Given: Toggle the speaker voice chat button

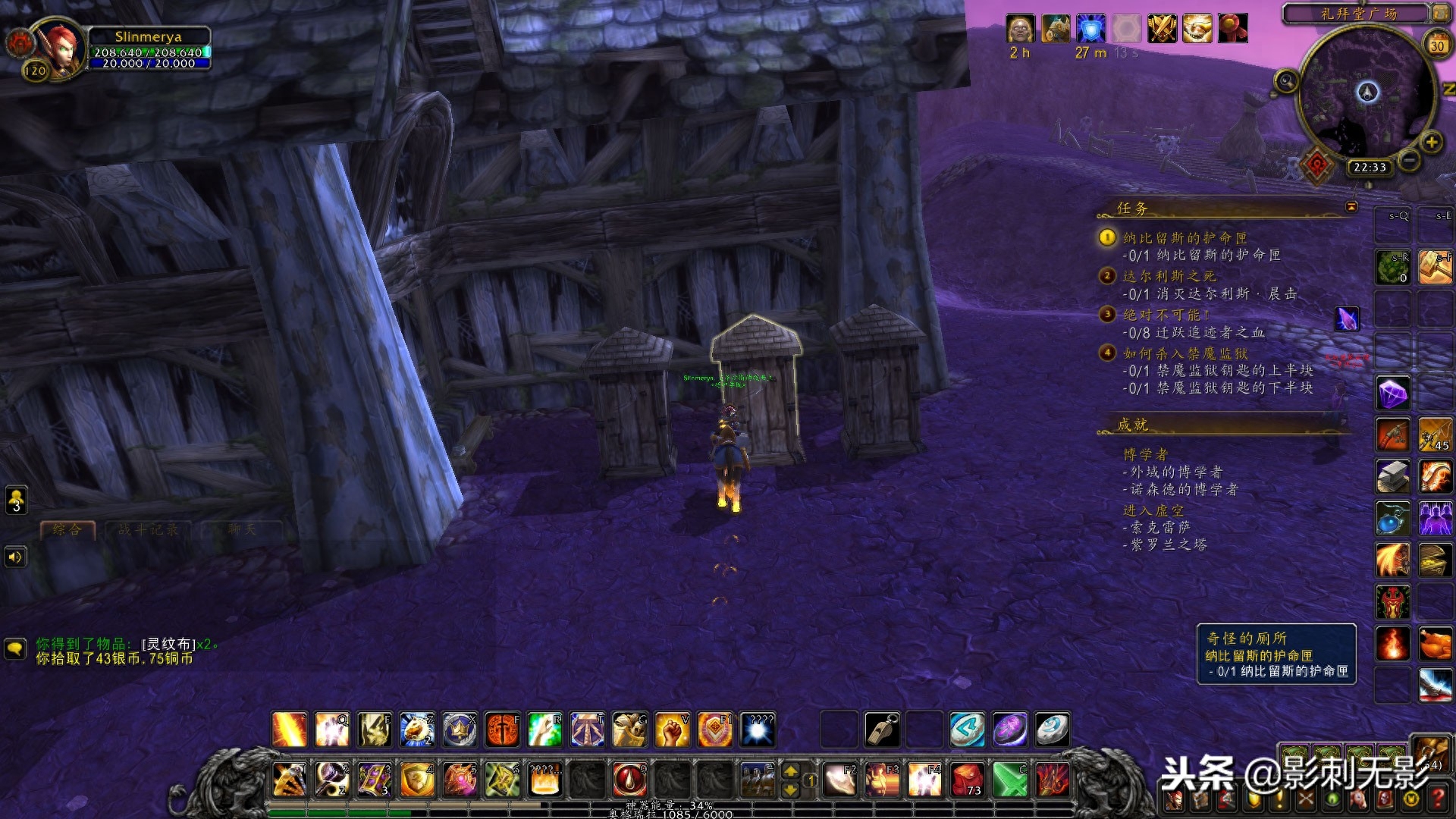Looking at the screenshot, I should 15,557.
